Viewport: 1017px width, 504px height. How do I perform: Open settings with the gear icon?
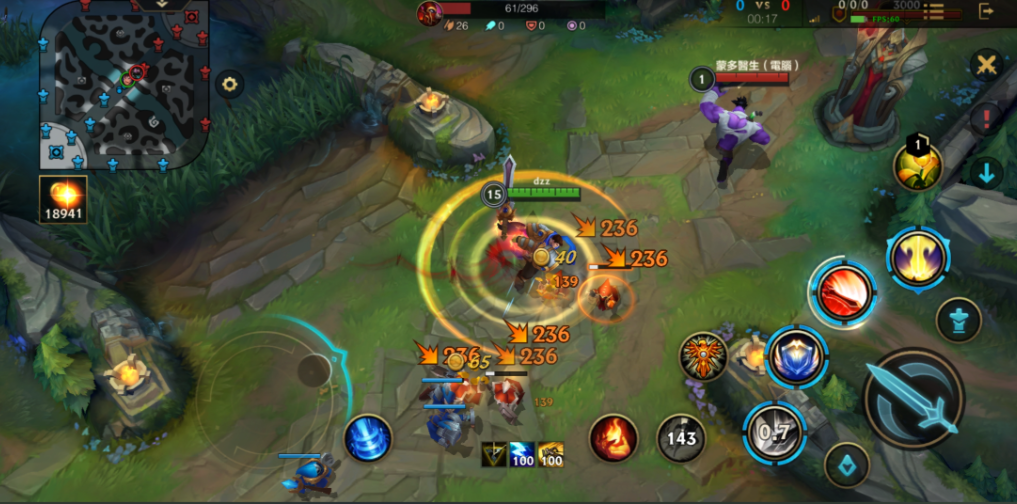[x=231, y=84]
